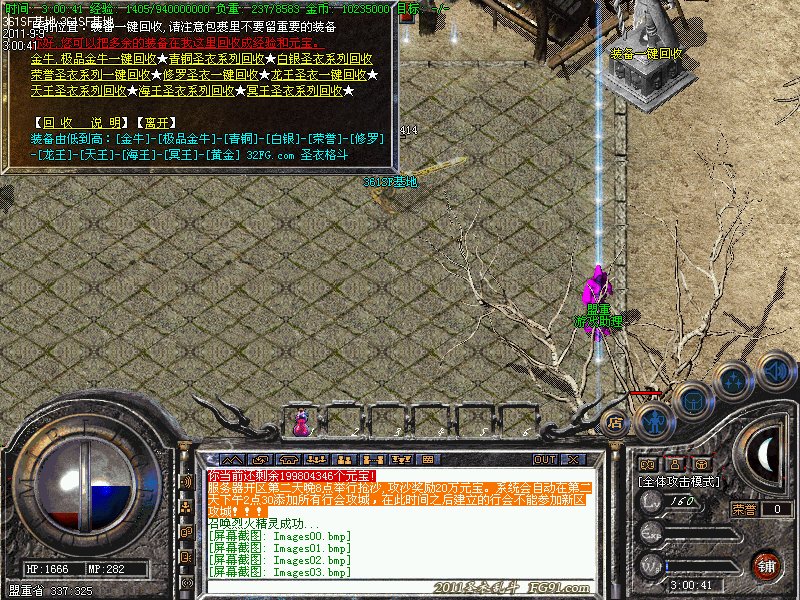Toggle sound with the speaker button
Screen dimensions: 800x600
[776, 370]
